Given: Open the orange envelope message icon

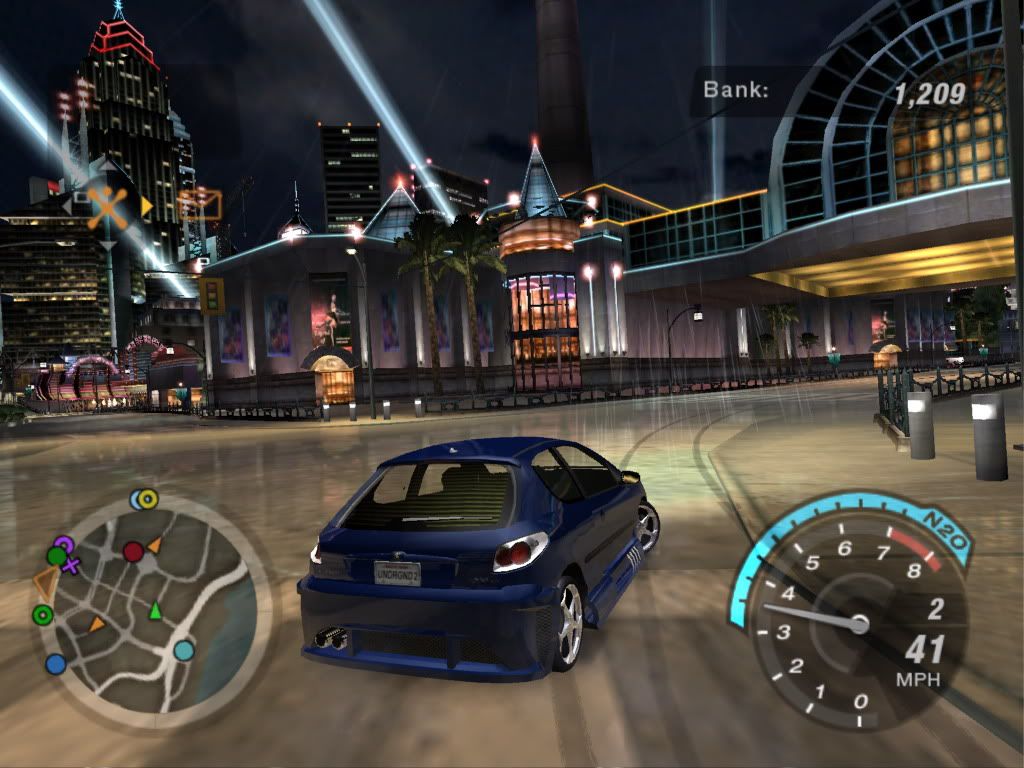Looking at the screenshot, I should point(200,205).
